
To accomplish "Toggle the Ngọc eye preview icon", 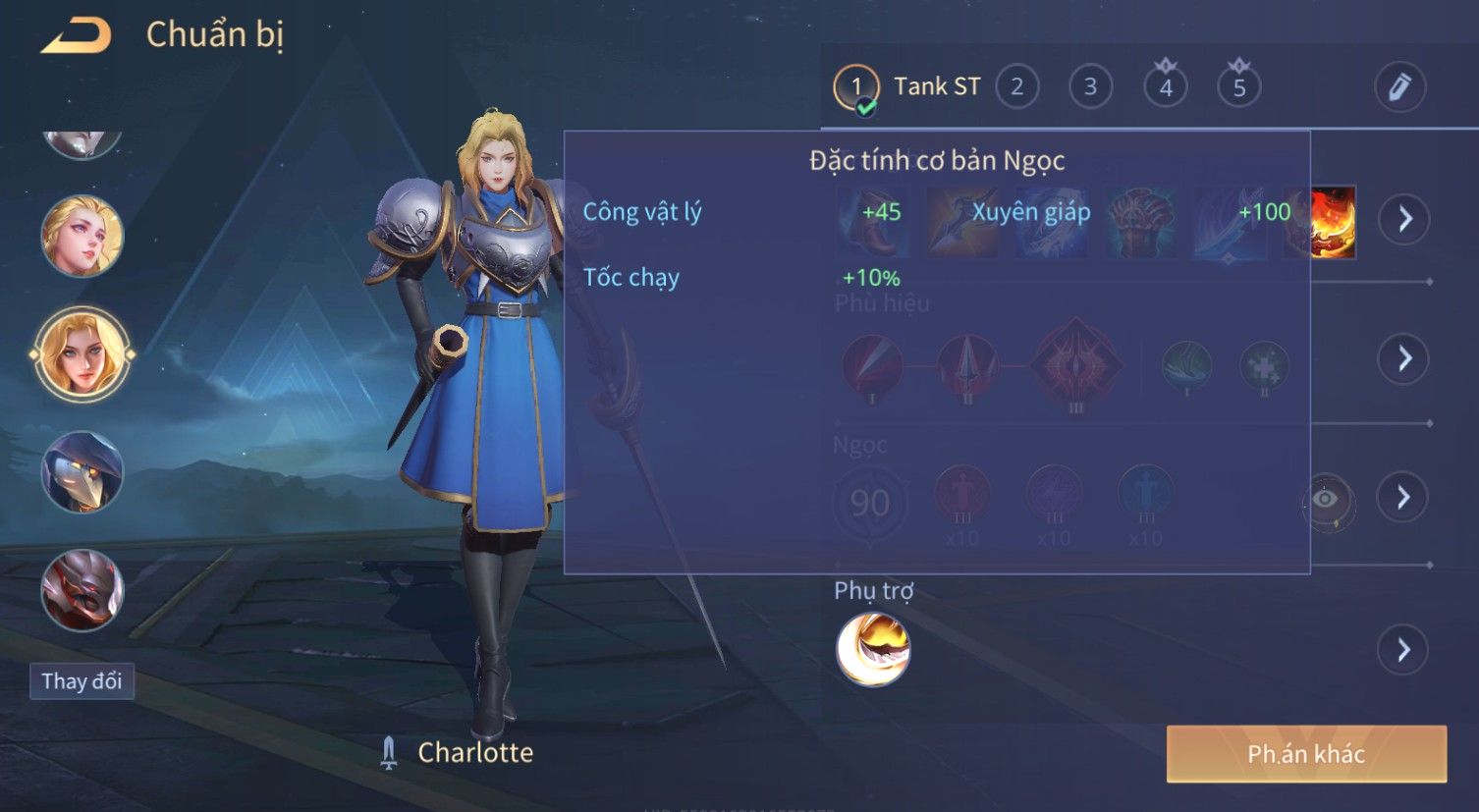I will (1326, 500).
